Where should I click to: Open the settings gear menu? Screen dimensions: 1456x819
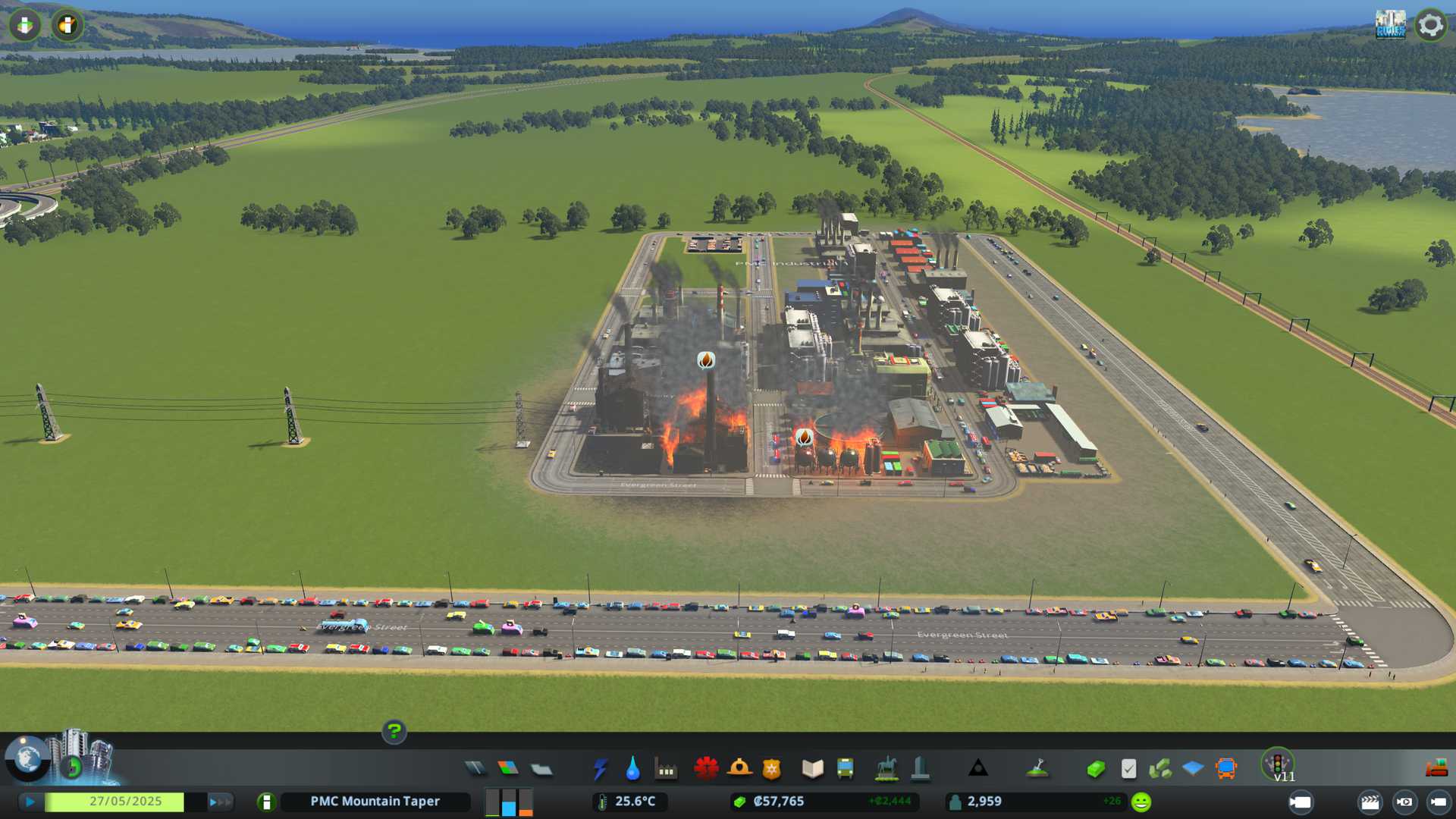pos(1430,25)
